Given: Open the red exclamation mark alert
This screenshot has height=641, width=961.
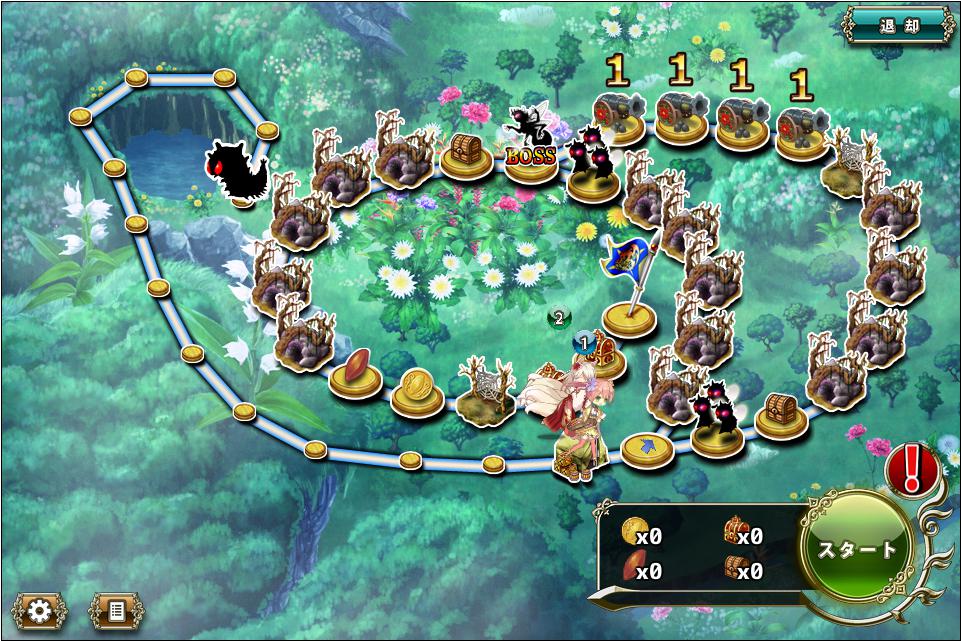Looking at the screenshot, I should 912,466.
